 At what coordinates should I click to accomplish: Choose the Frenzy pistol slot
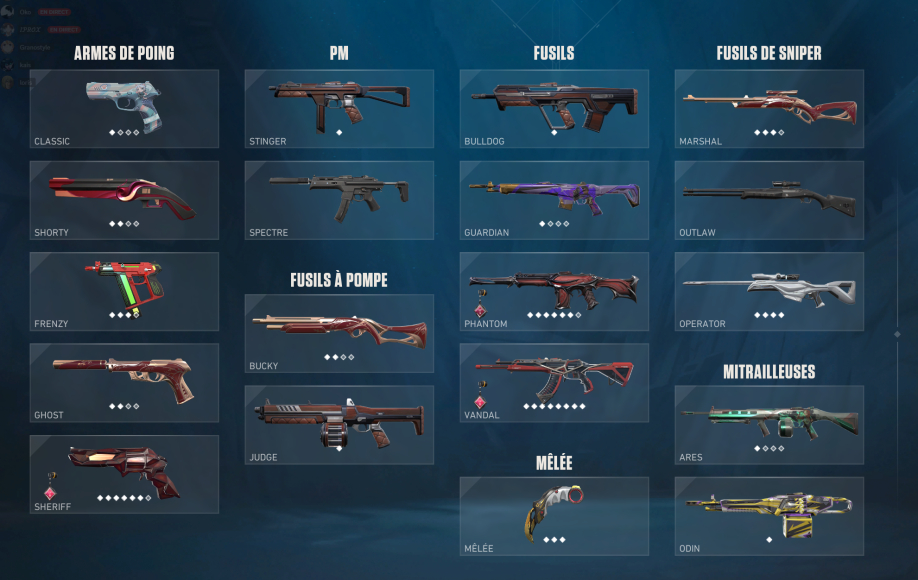[124, 291]
